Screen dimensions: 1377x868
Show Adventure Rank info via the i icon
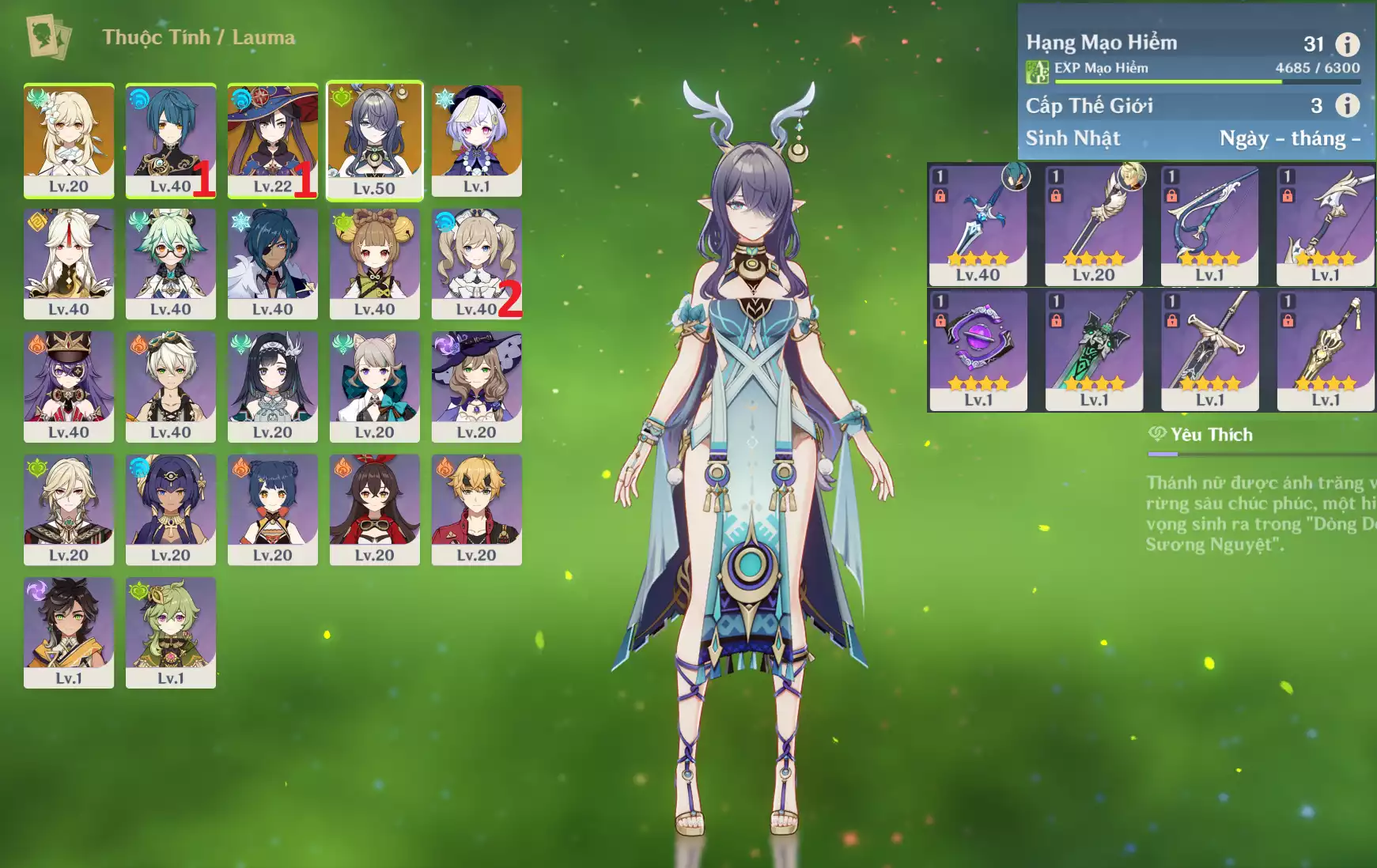click(1347, 44)
